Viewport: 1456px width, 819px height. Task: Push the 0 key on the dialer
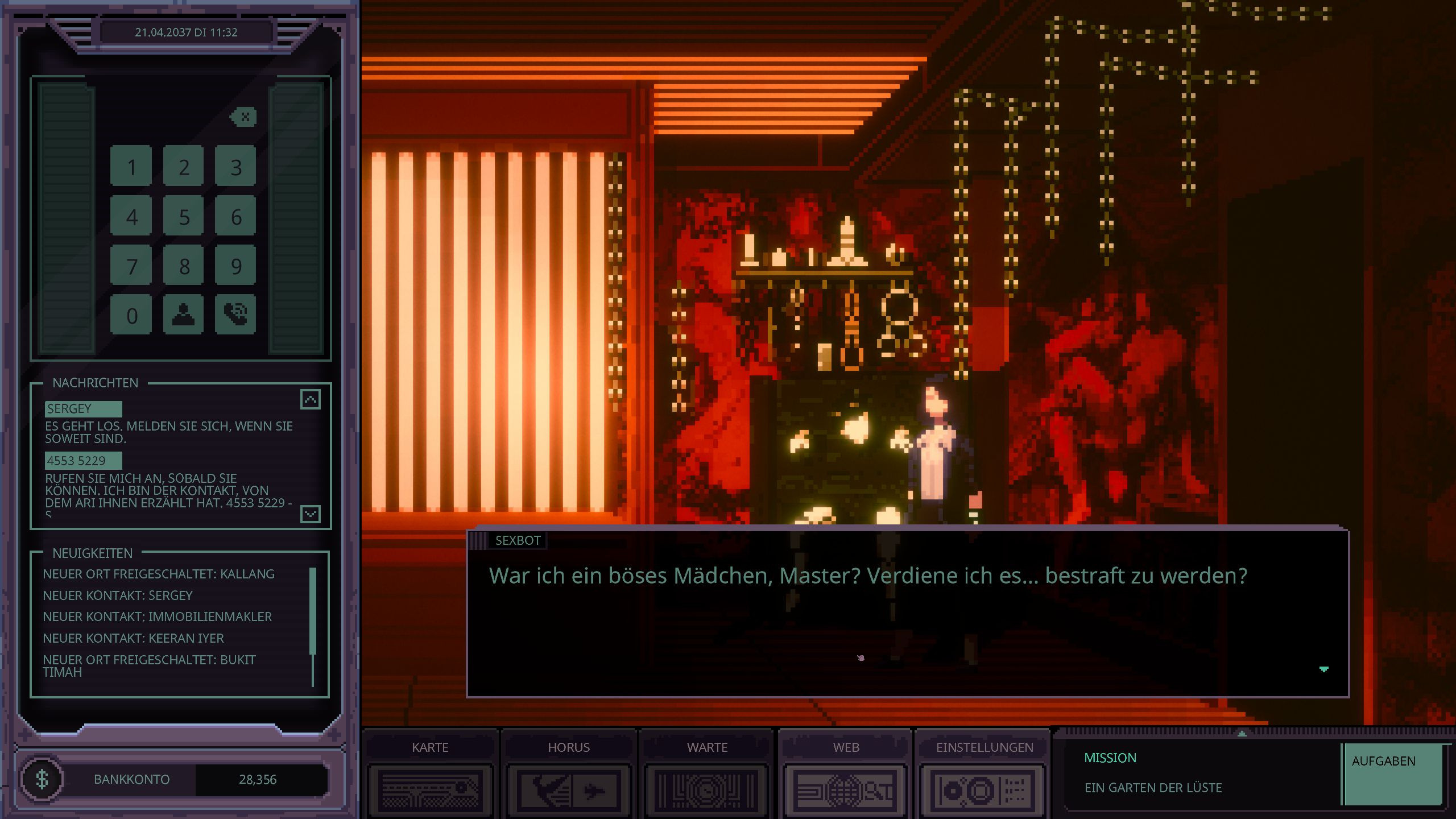tap(131, 315)
